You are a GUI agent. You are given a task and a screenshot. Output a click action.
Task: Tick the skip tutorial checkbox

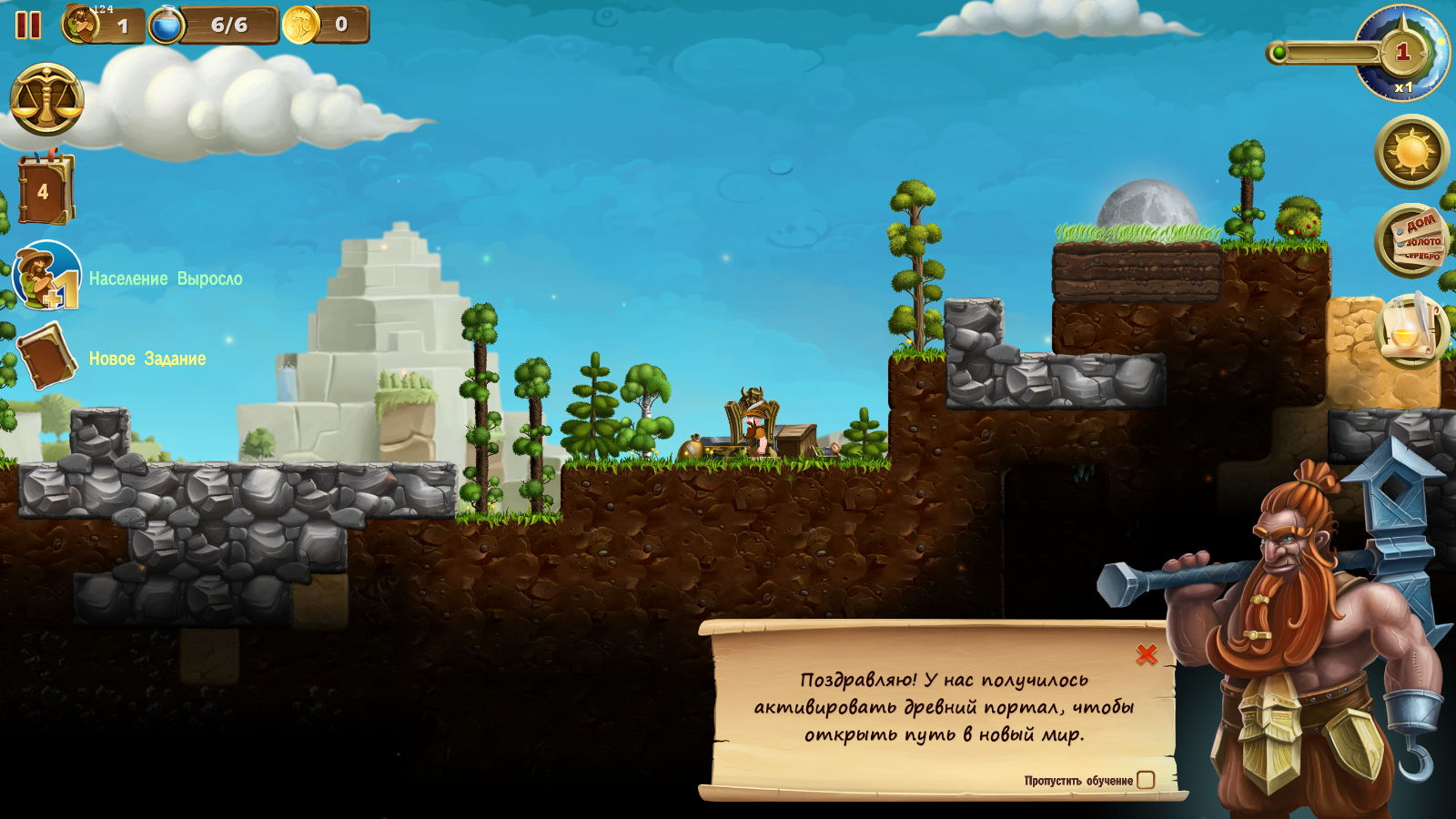point(1146,780)
